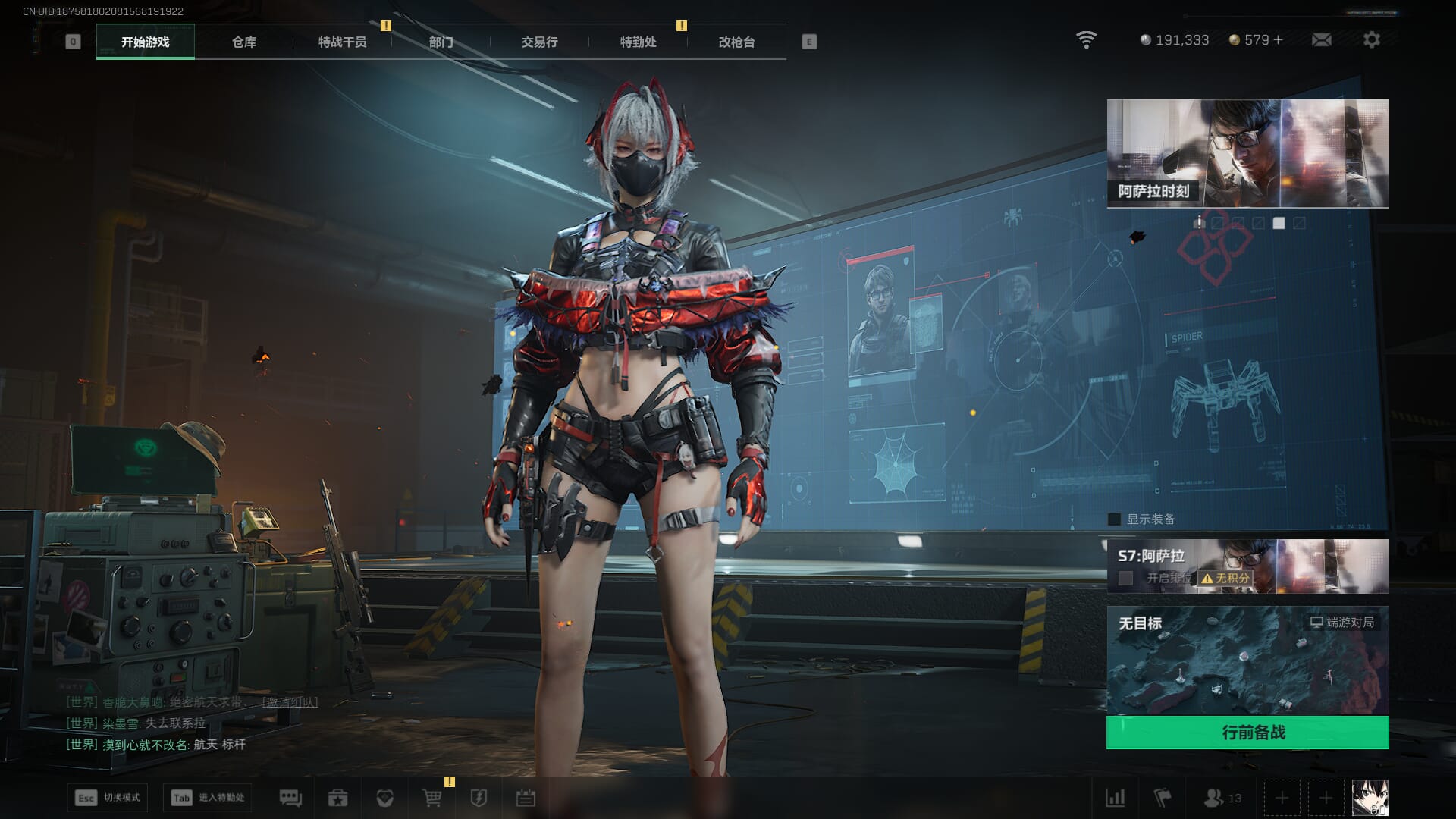Open the 特战干员 tab
Screen dimensions: 1456x819
tap(342, 42)
